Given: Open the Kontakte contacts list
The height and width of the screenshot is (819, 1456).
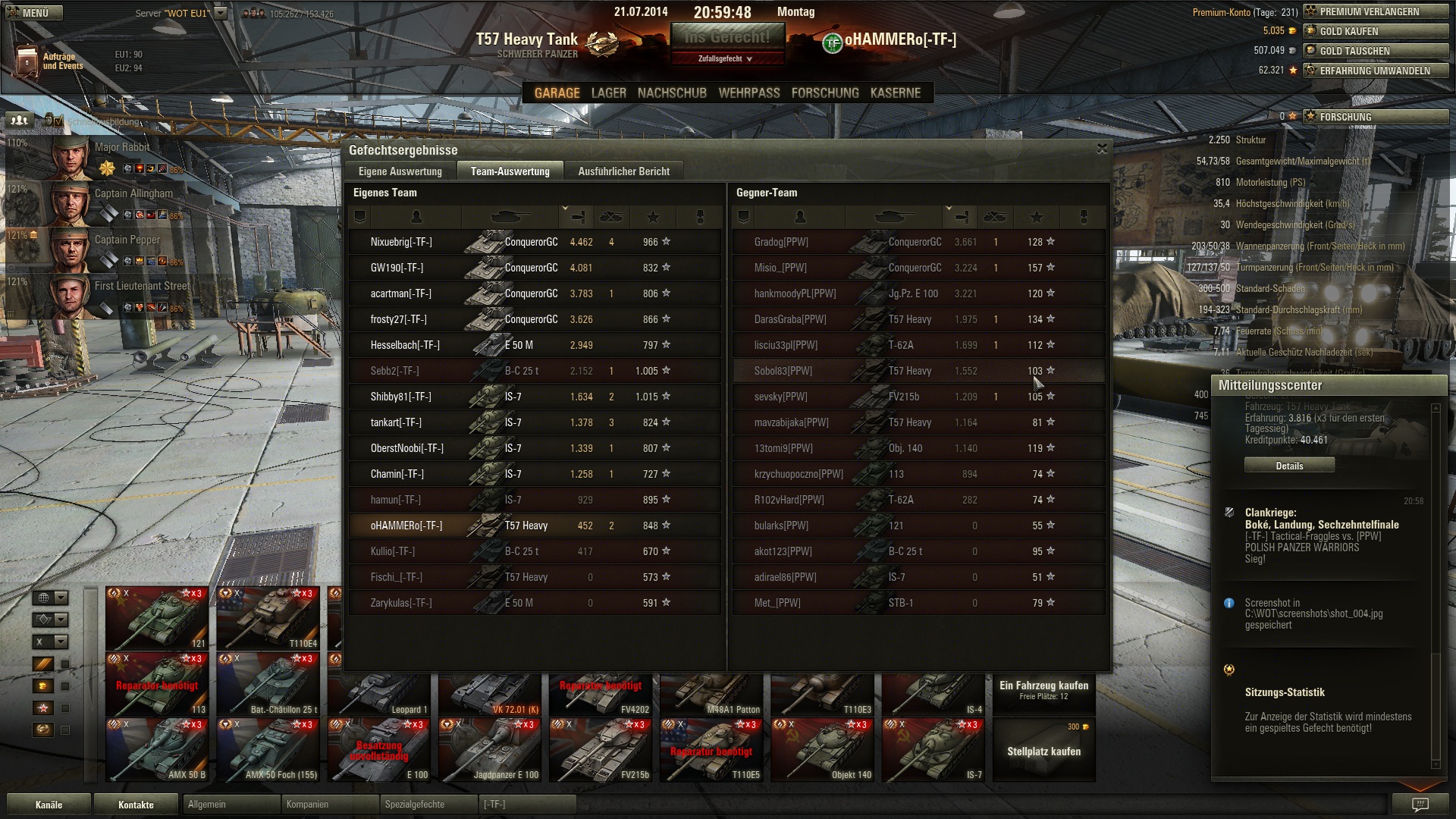Looking at the screenshot, I should [136, 805].
